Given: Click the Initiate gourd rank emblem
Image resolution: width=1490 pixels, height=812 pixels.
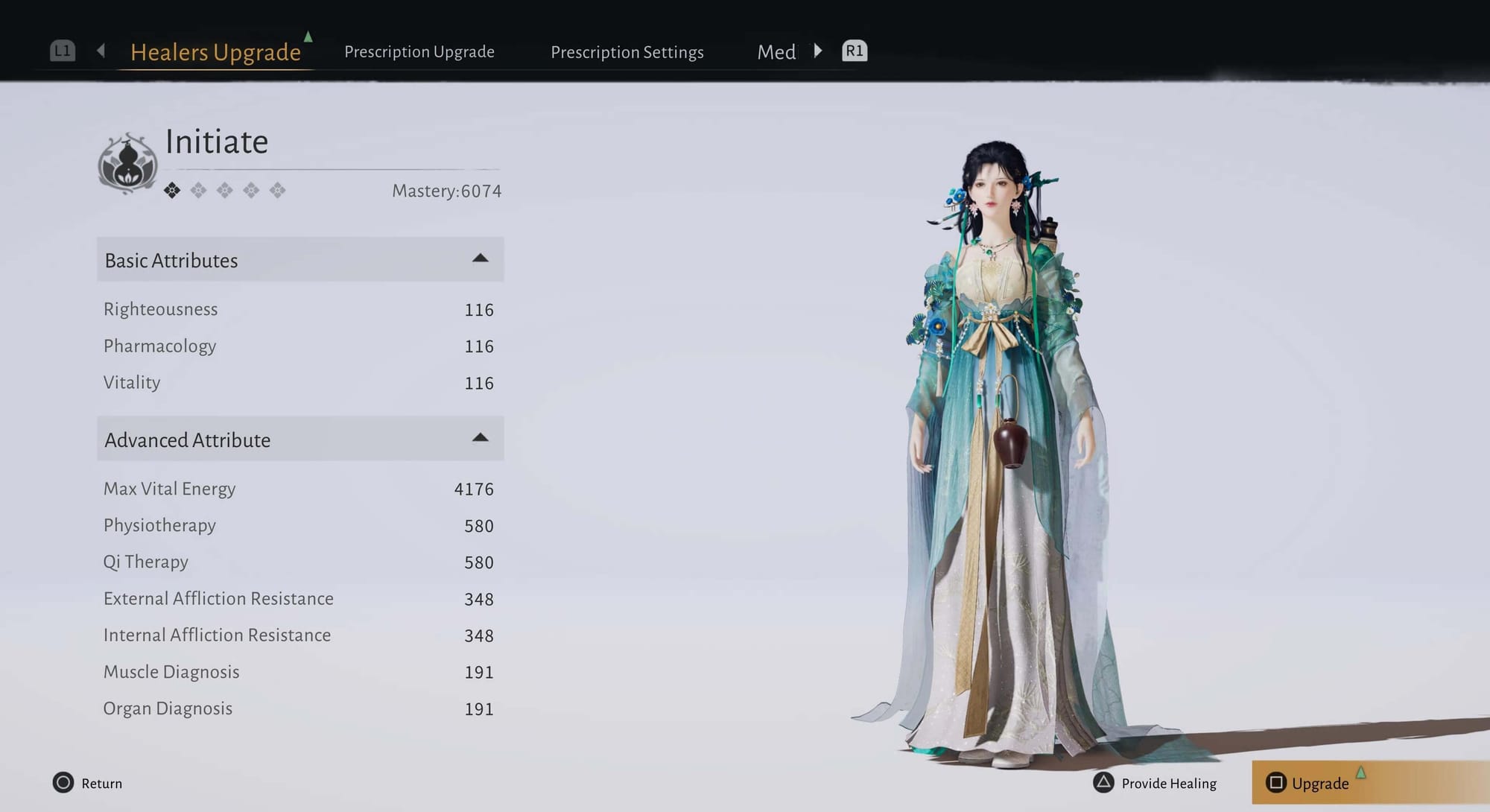Looking at the screenshot, I should 128,164.
